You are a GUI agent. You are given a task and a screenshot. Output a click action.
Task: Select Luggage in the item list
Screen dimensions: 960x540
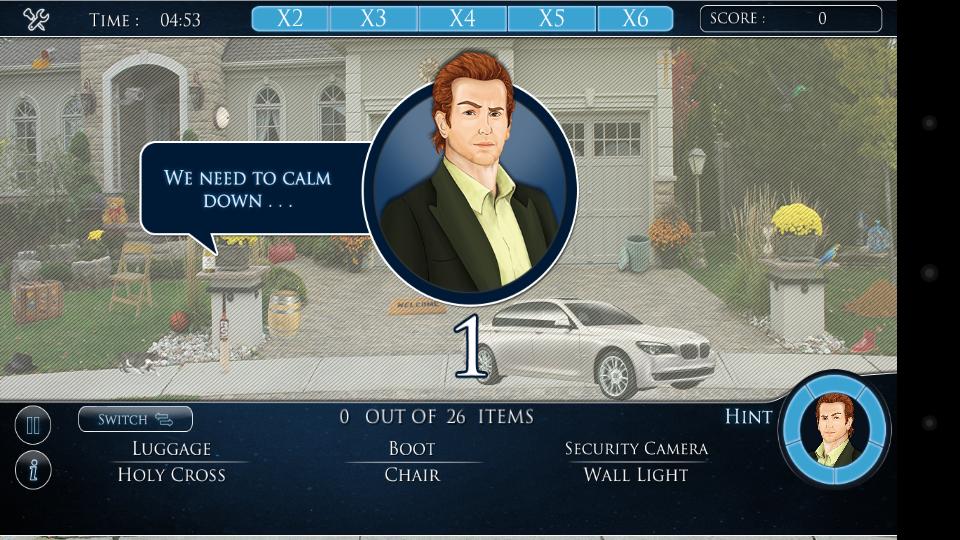[x=172, y=449]
